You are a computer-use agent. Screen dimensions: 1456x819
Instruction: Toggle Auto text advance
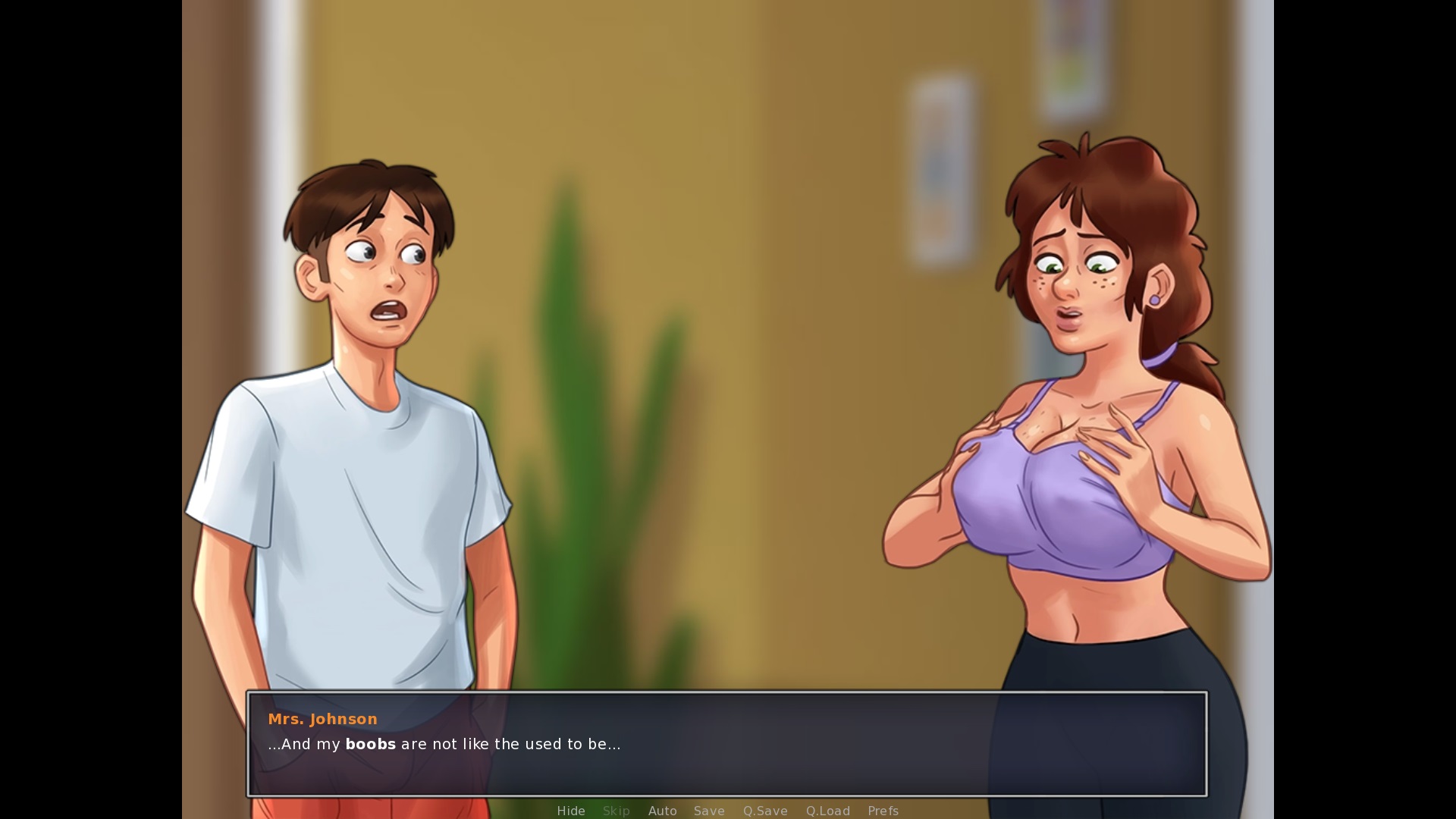662,811
